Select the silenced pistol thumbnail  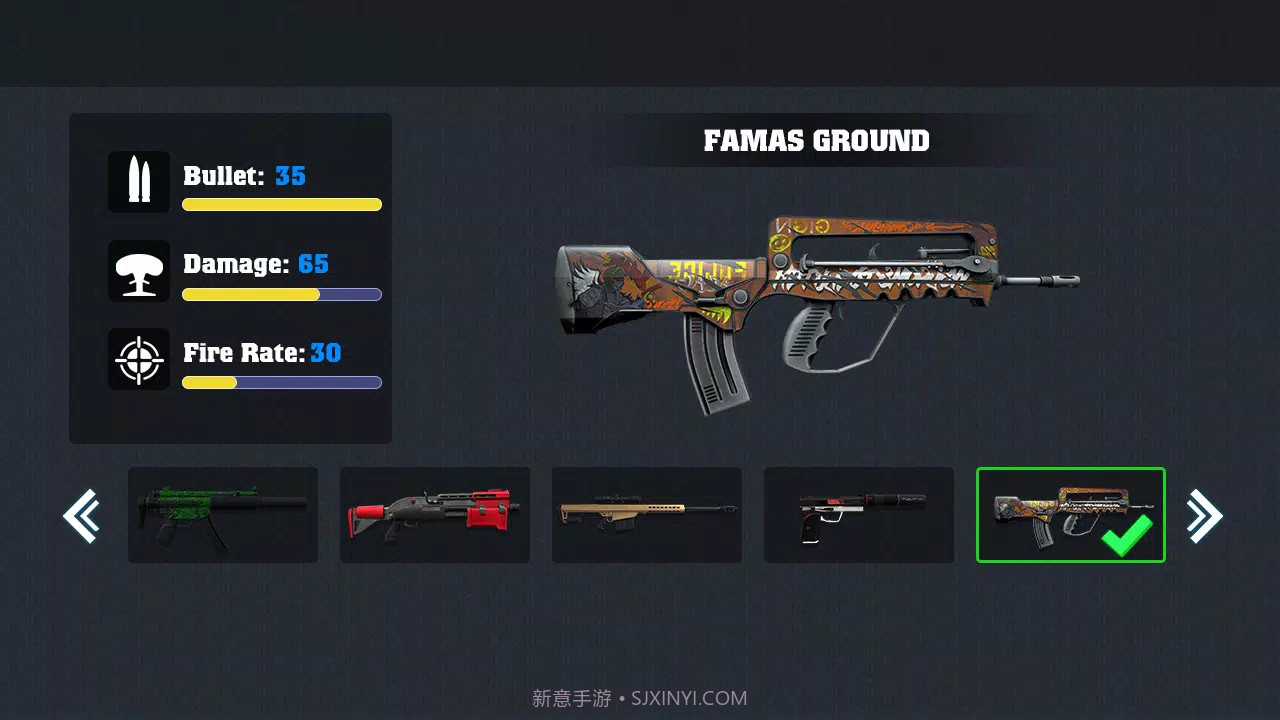coord(859,515)
